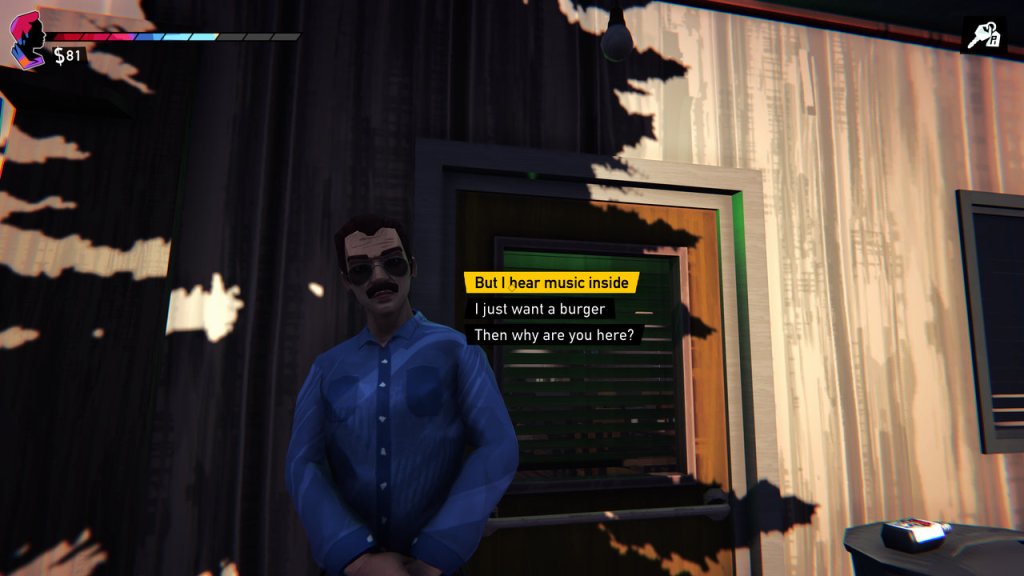Pick "Then why are you here?" response

[554, 335]
